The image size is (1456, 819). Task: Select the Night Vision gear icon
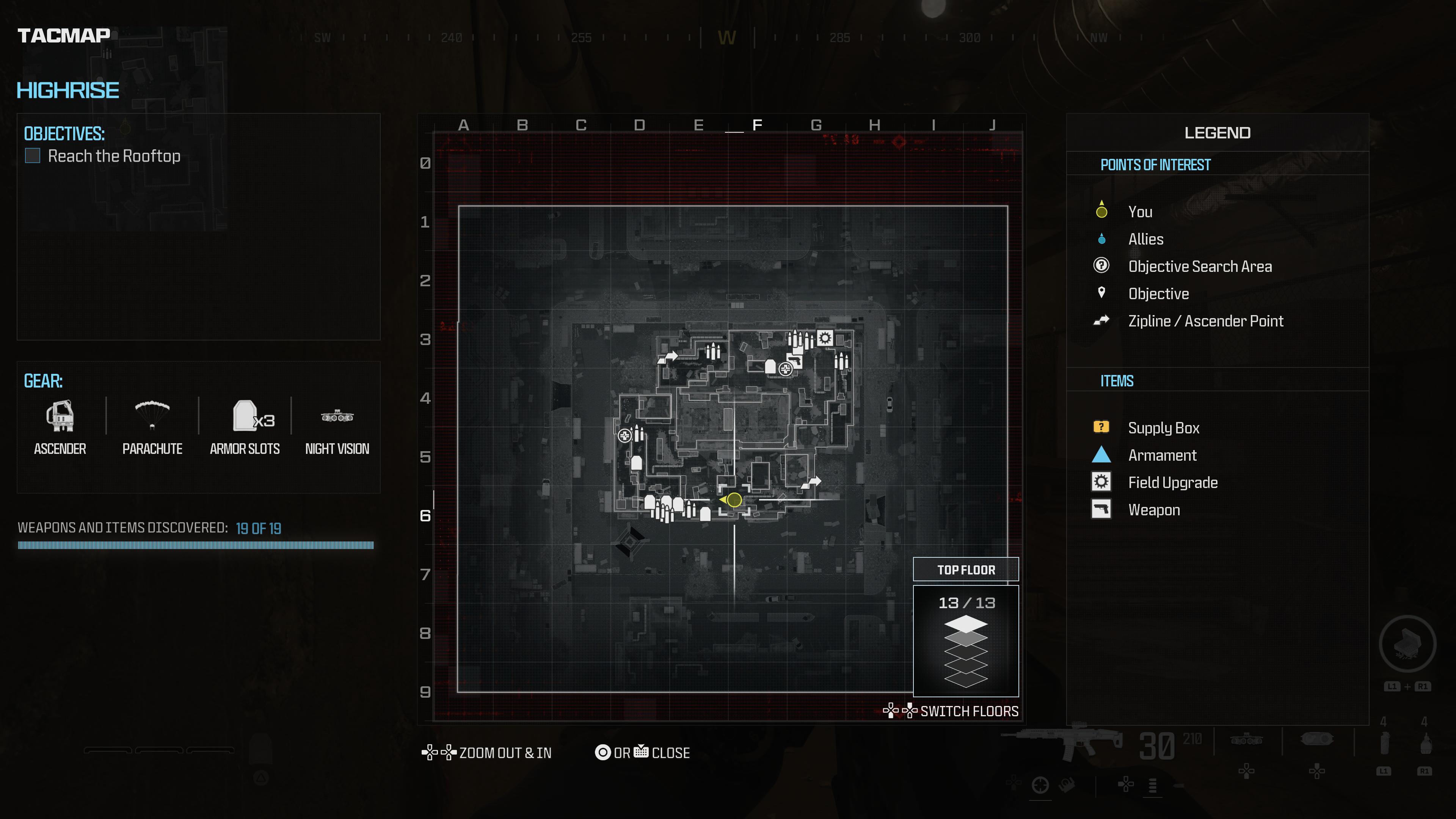pos(337,417)
